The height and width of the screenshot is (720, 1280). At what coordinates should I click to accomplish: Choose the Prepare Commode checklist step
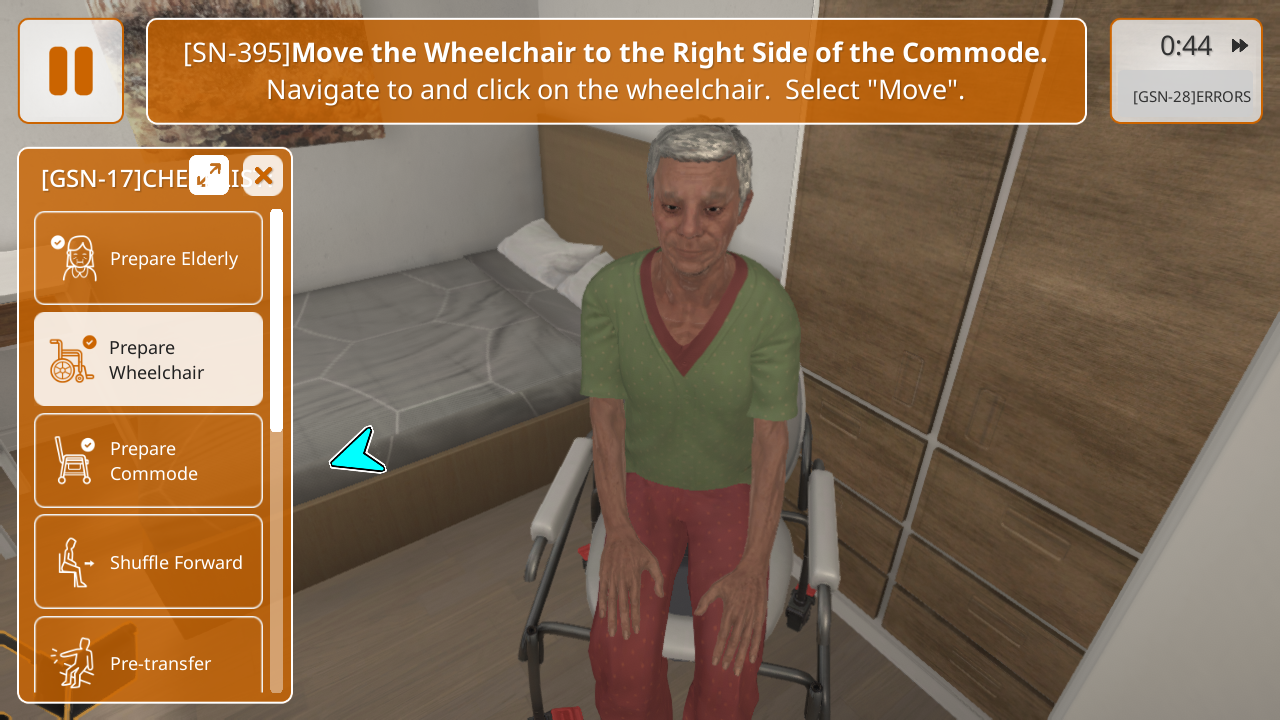(149, 461)
